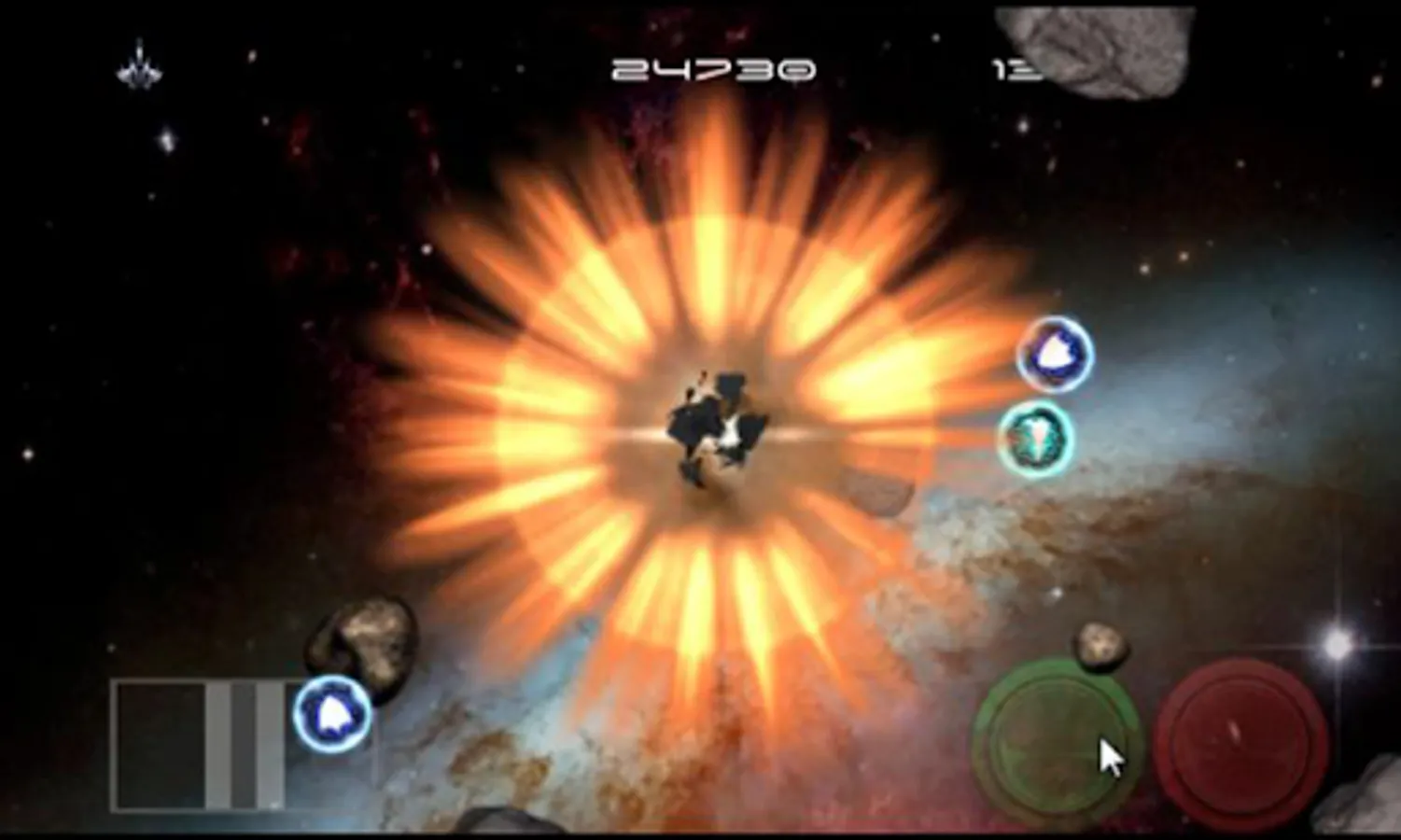Tap the score counter 24730 at the top
Image resolution: width=1401 pixels, height=840 pixels.
711,67
